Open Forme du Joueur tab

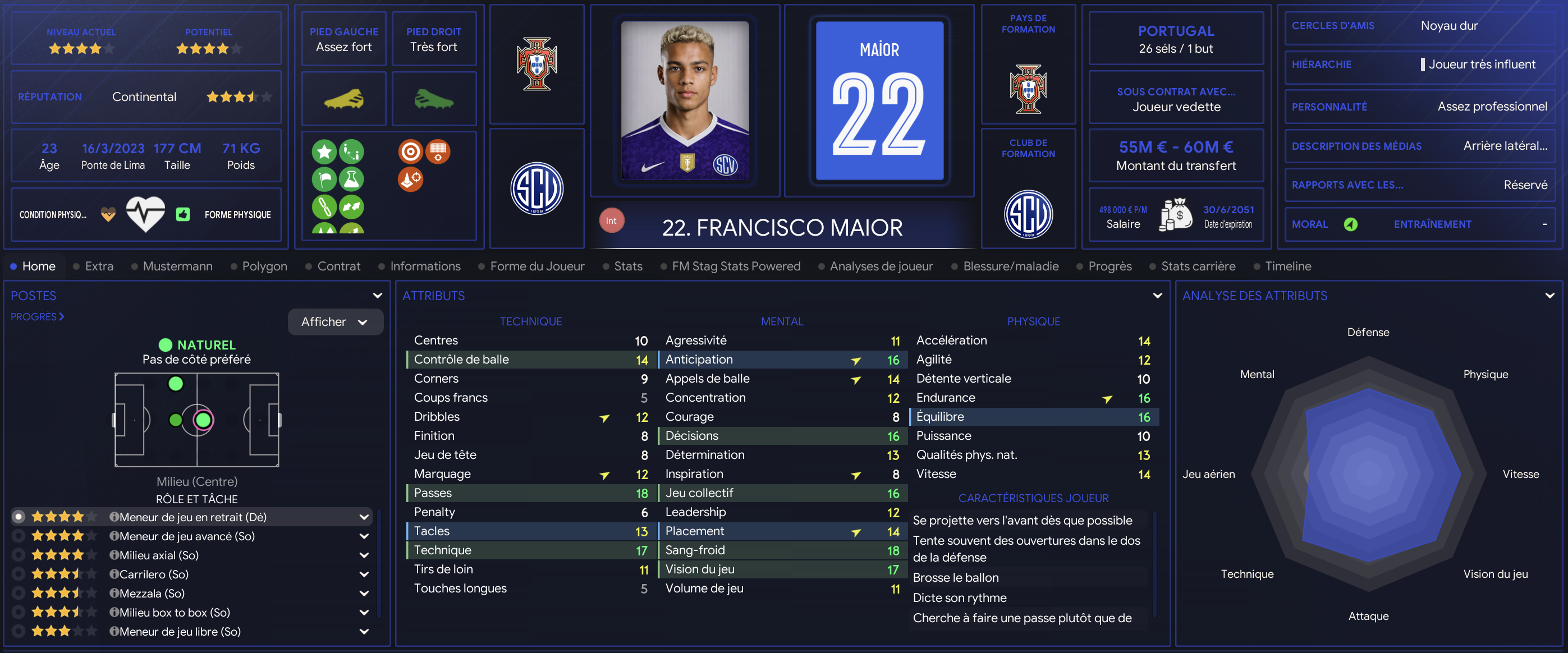(537, 266)
